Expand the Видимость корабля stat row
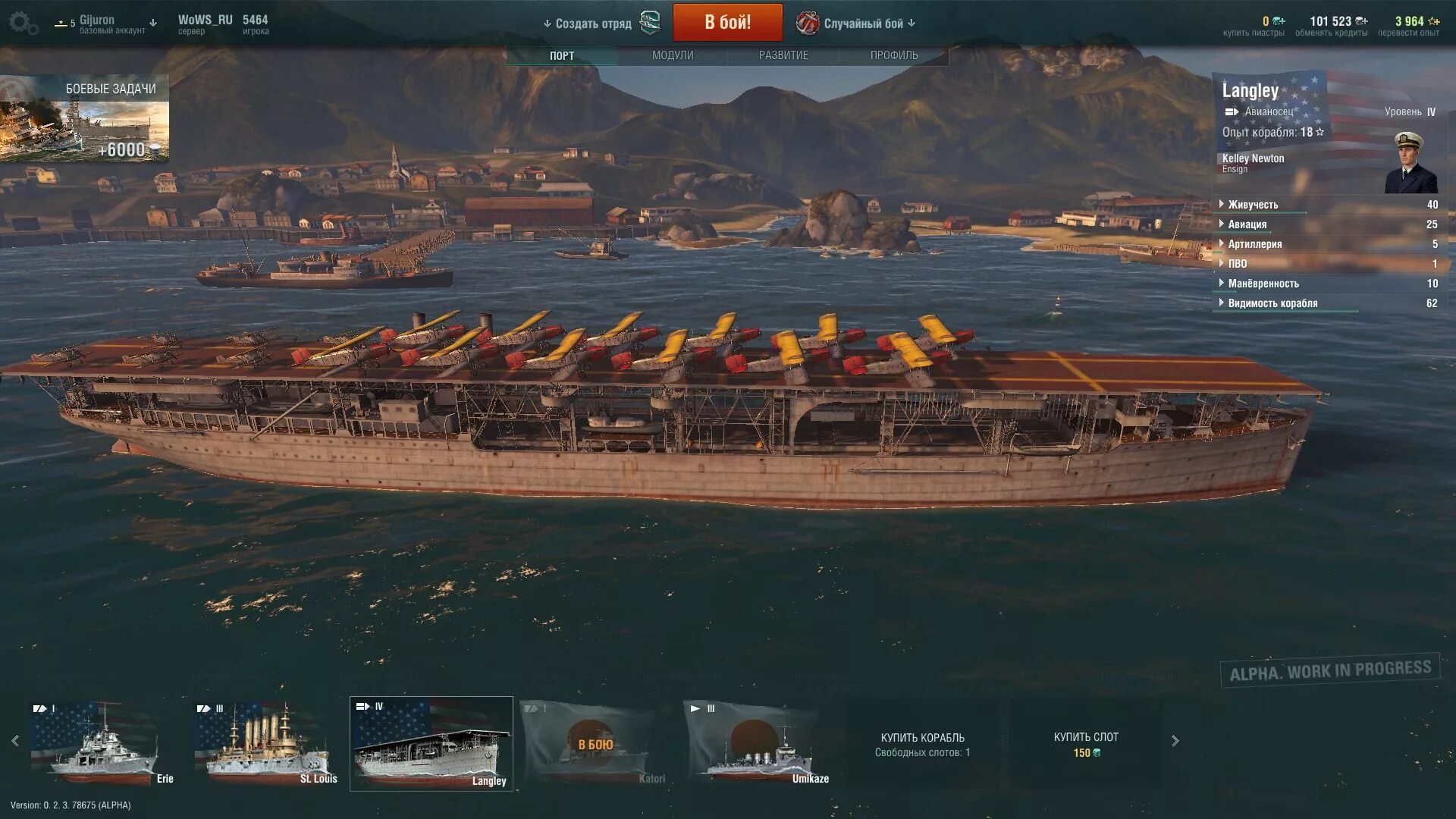This screenshot has height=819, width=1456. point(1272,303)
